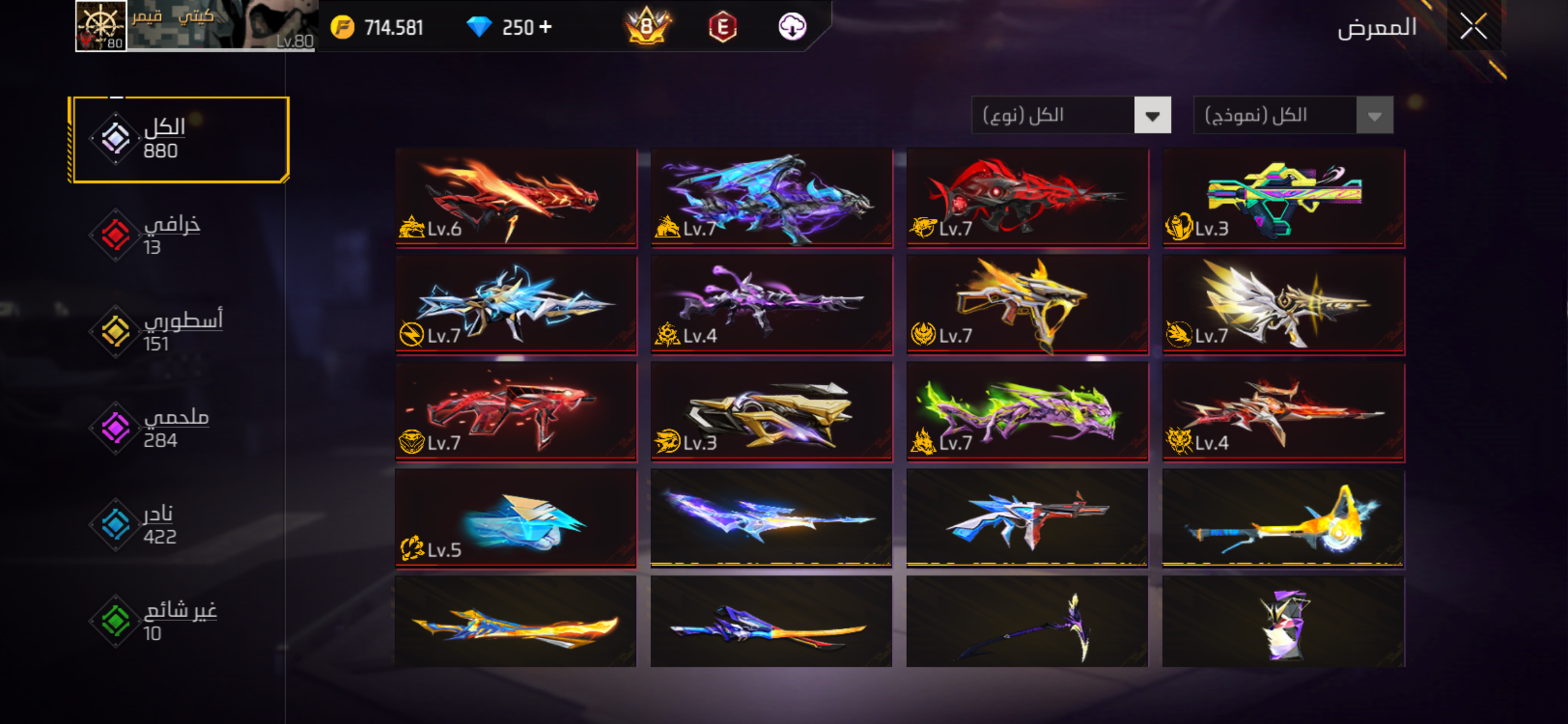The width and height of the screenshot is (1568, 724).
Task: Select the red flame dragon Lv.6 skin
Action: click(516, 197)
